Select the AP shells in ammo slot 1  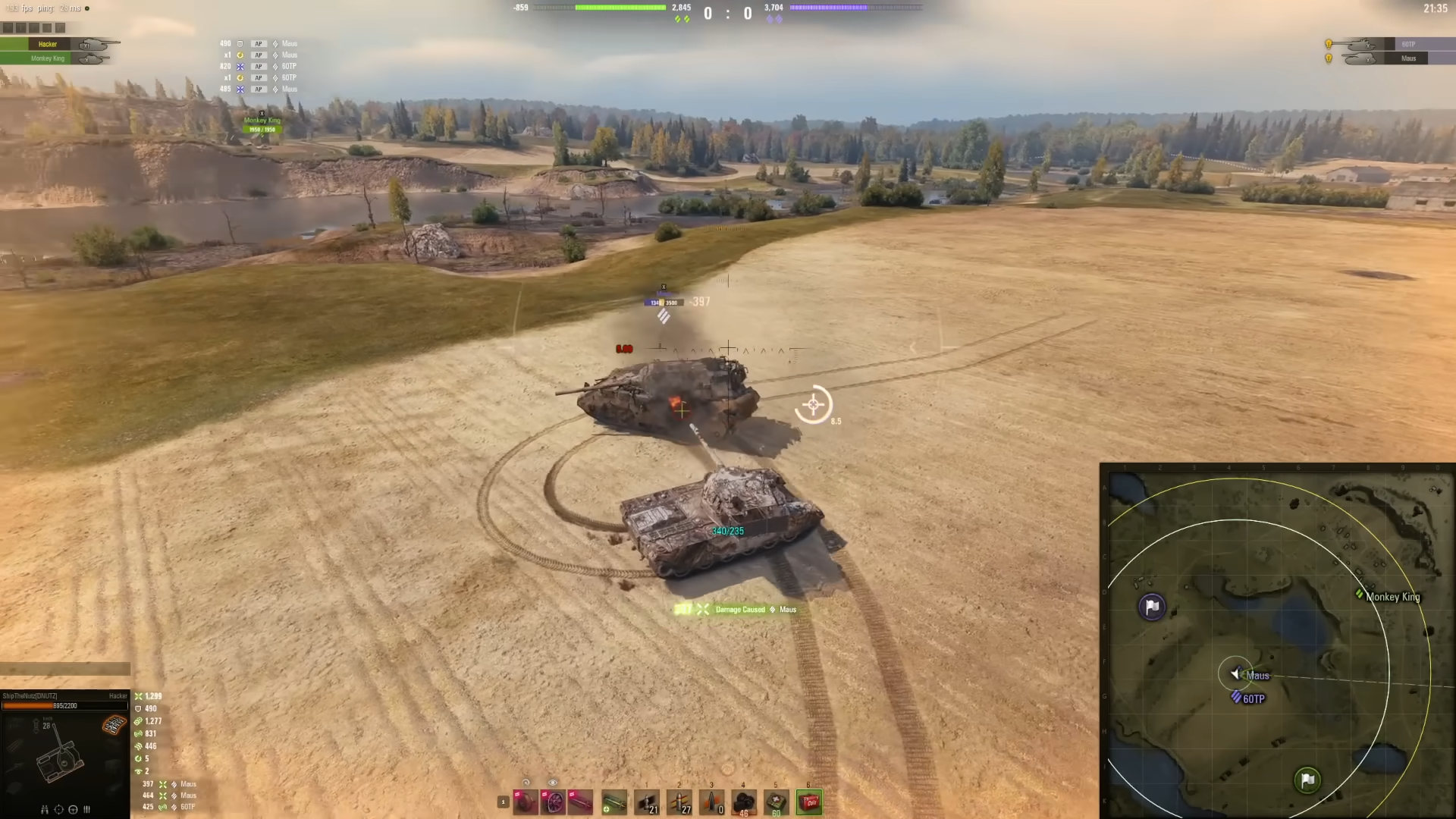click(646, 802)
